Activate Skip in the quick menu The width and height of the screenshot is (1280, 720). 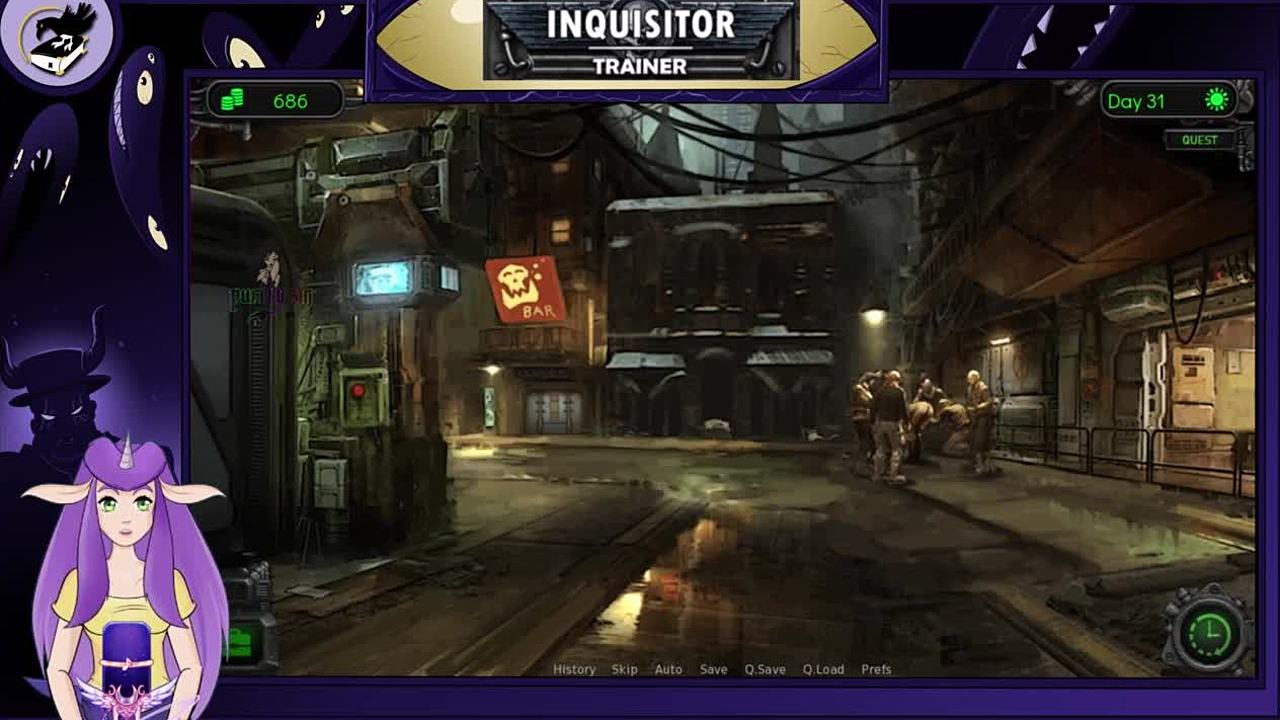624,669
